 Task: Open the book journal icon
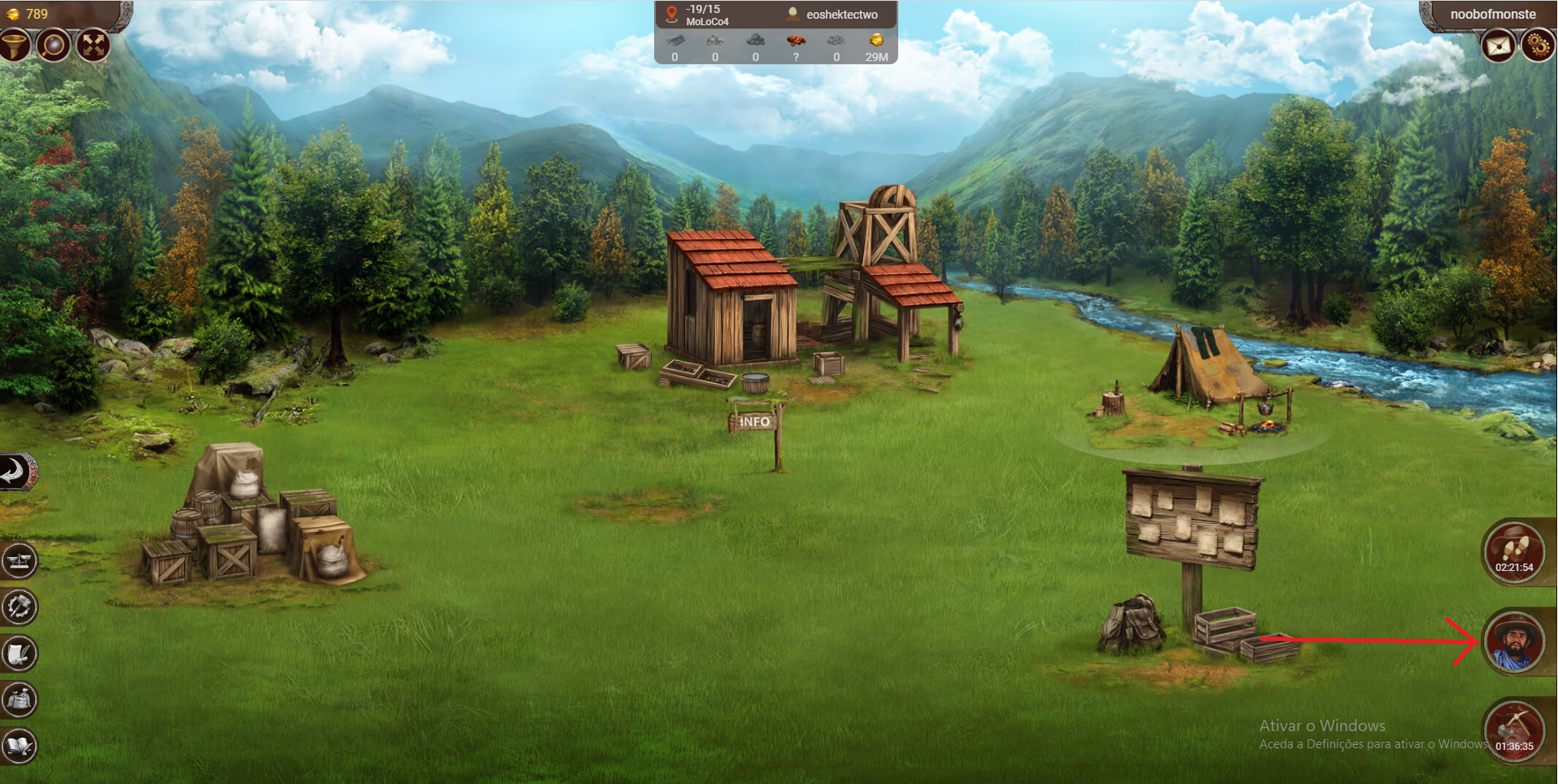20,745
